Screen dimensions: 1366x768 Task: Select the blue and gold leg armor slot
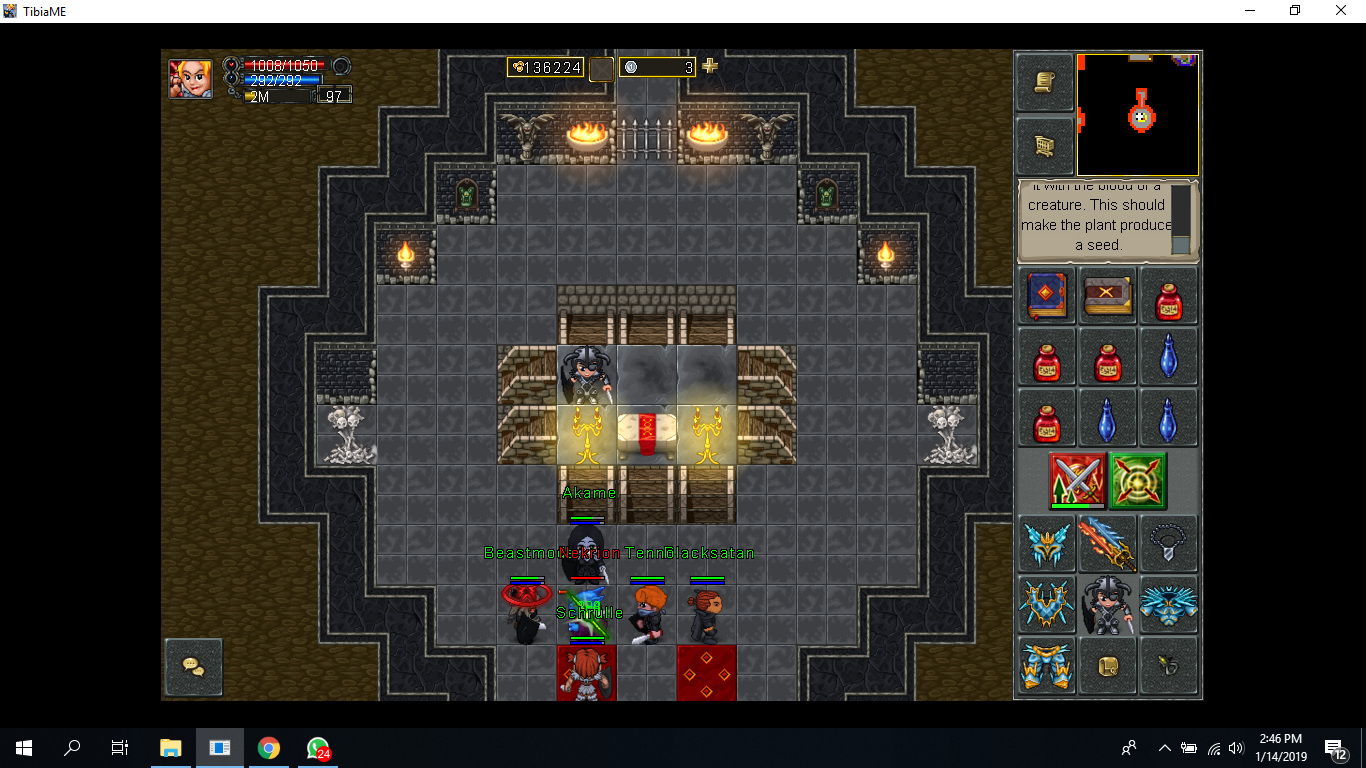point(1047,666)
